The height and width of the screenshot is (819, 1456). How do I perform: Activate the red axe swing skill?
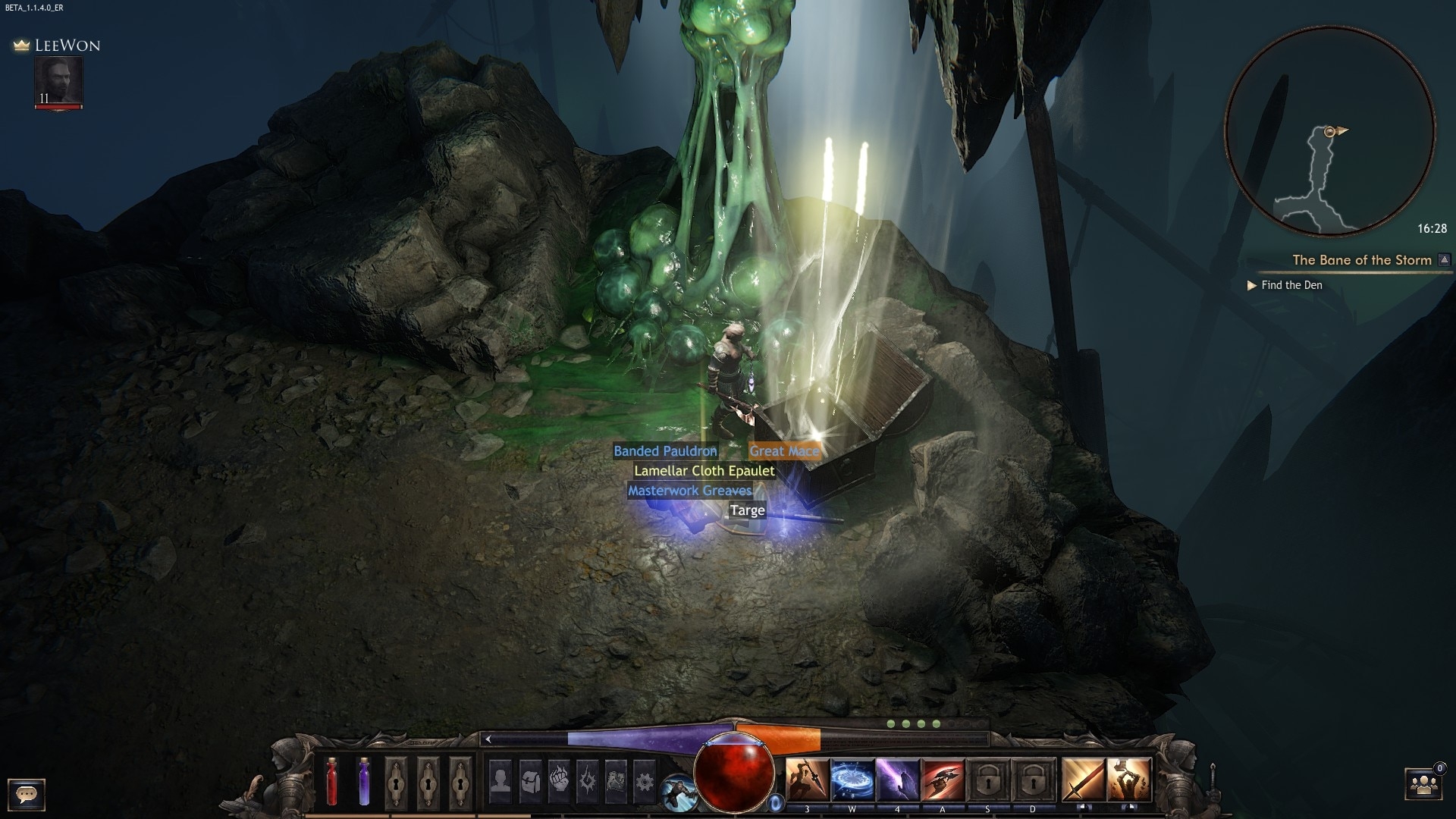pyautogui.click(x=943, y=780)
